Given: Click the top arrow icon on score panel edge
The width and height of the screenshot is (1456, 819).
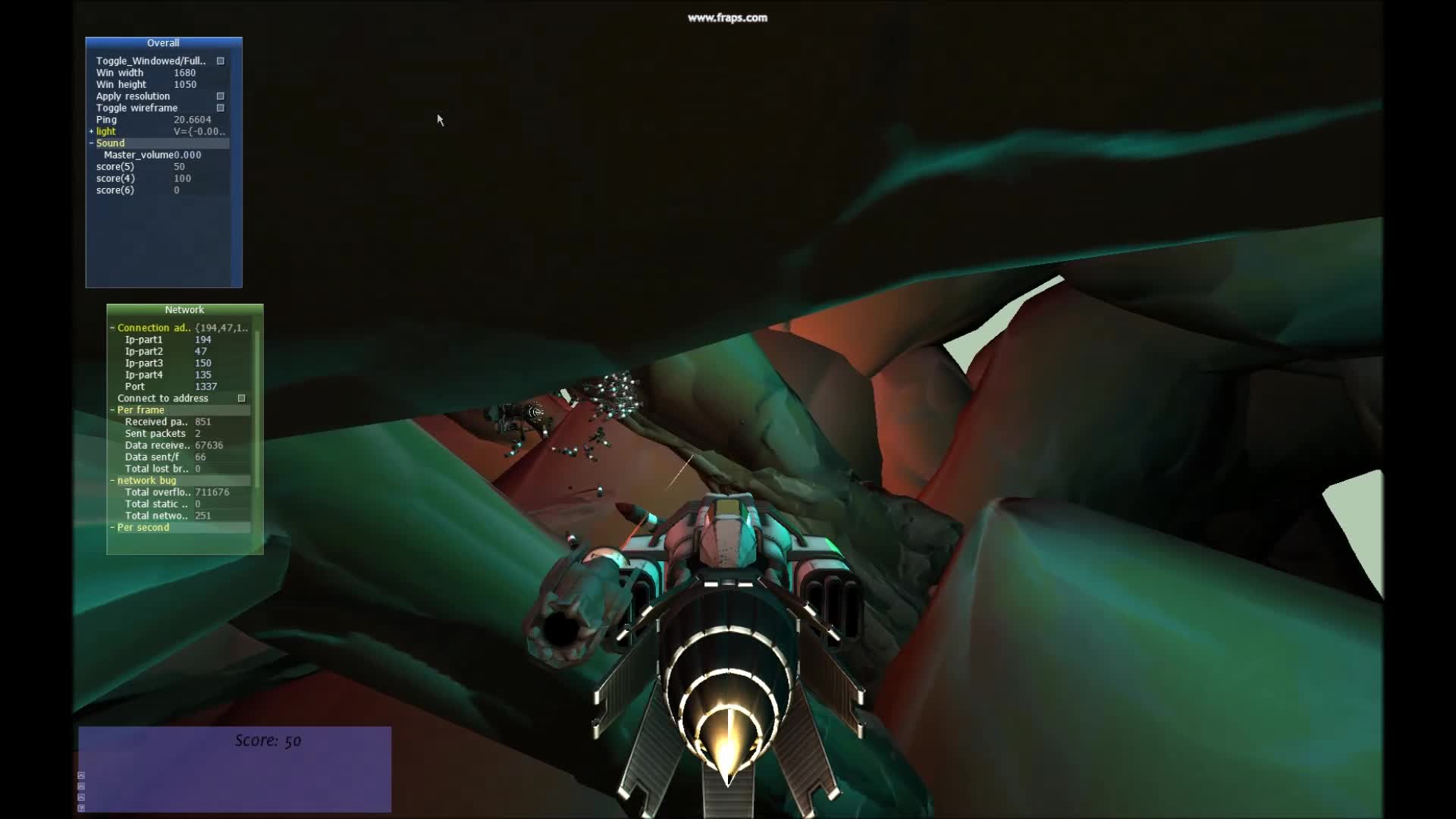Looking at the screenshot, I should [81, 776].
